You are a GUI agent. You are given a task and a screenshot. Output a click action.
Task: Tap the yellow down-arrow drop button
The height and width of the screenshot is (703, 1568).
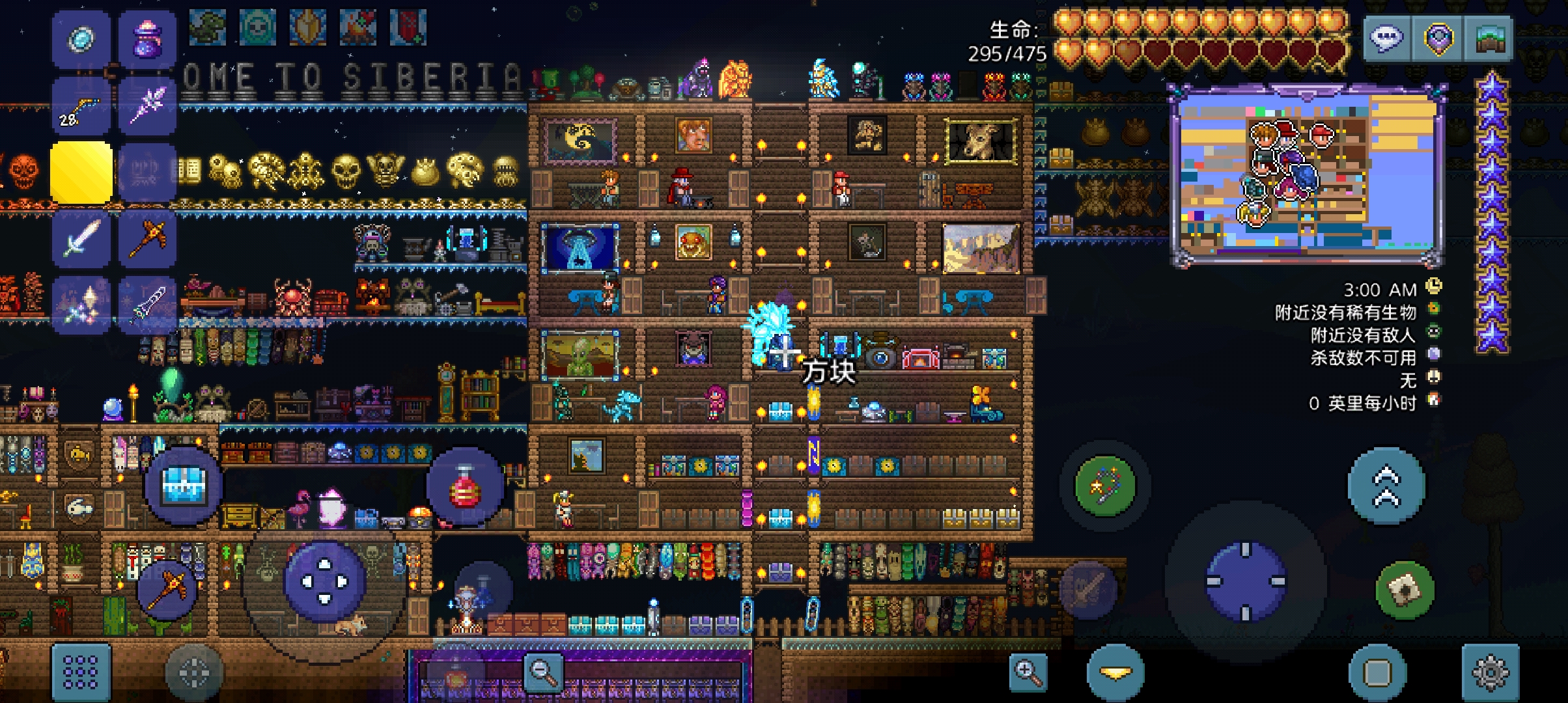tap(1115, 672)
